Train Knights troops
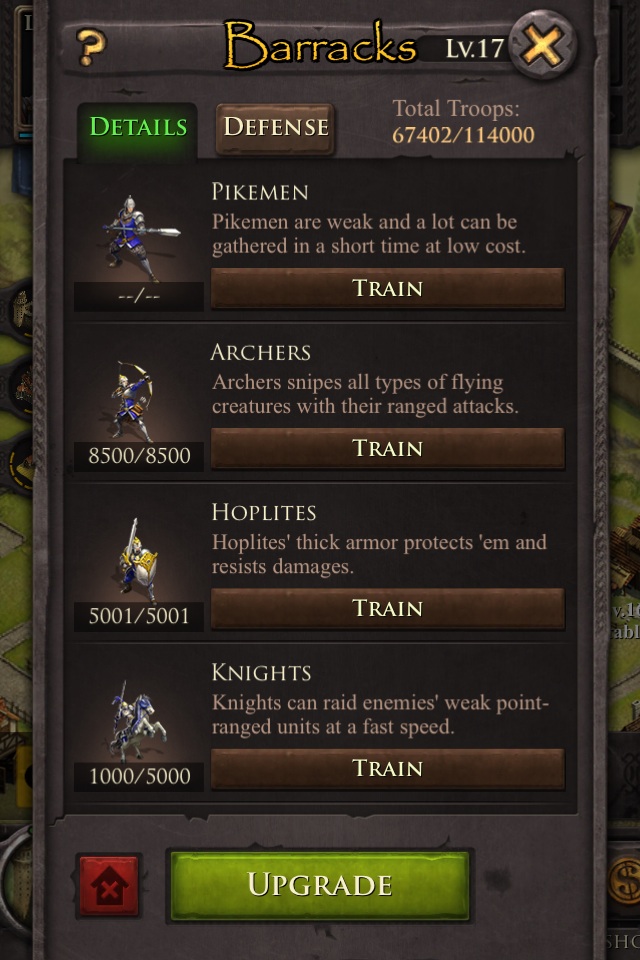 (387, 769)
